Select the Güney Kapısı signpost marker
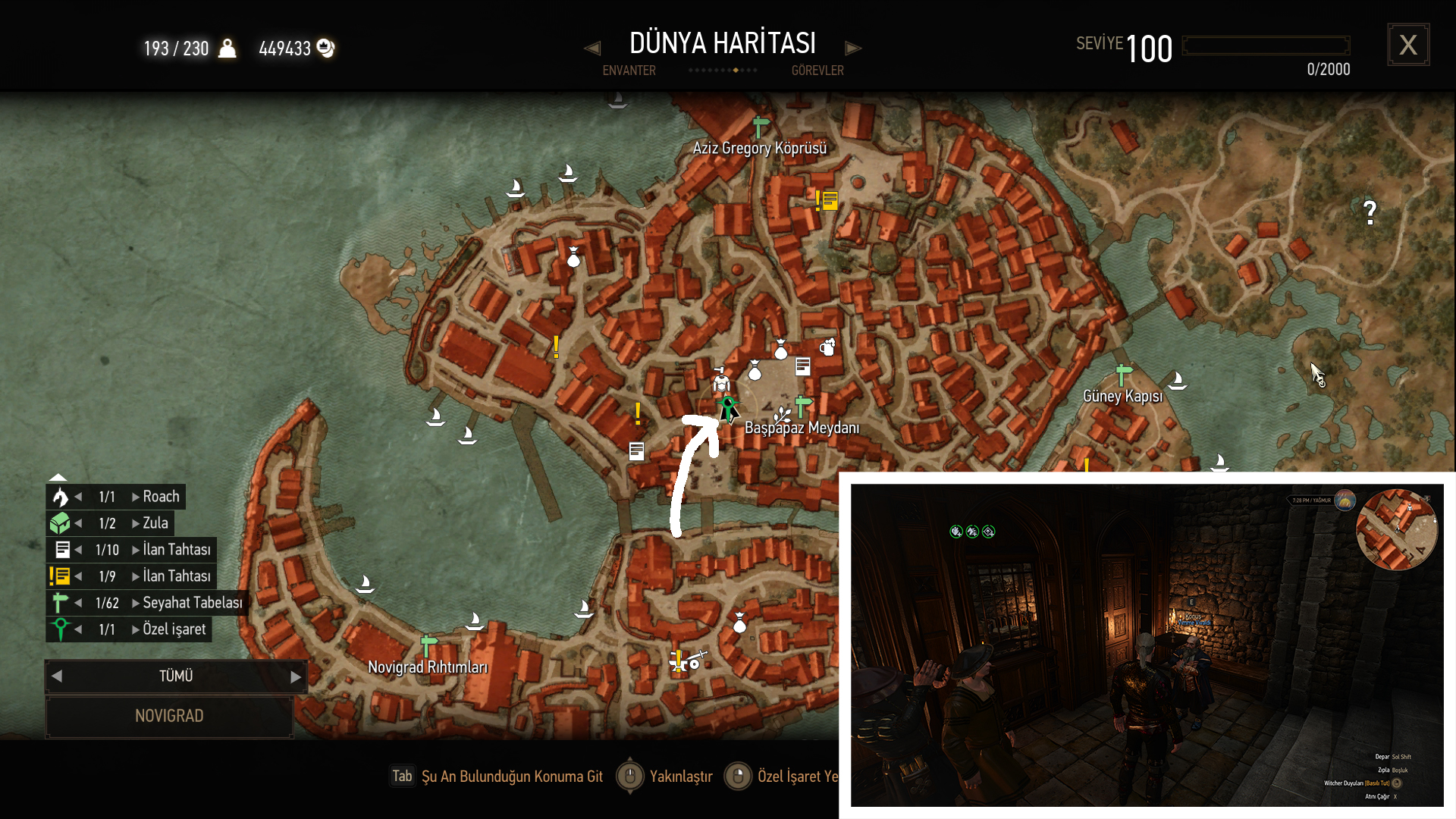Screen dimensions: 1456x819 1123,375
